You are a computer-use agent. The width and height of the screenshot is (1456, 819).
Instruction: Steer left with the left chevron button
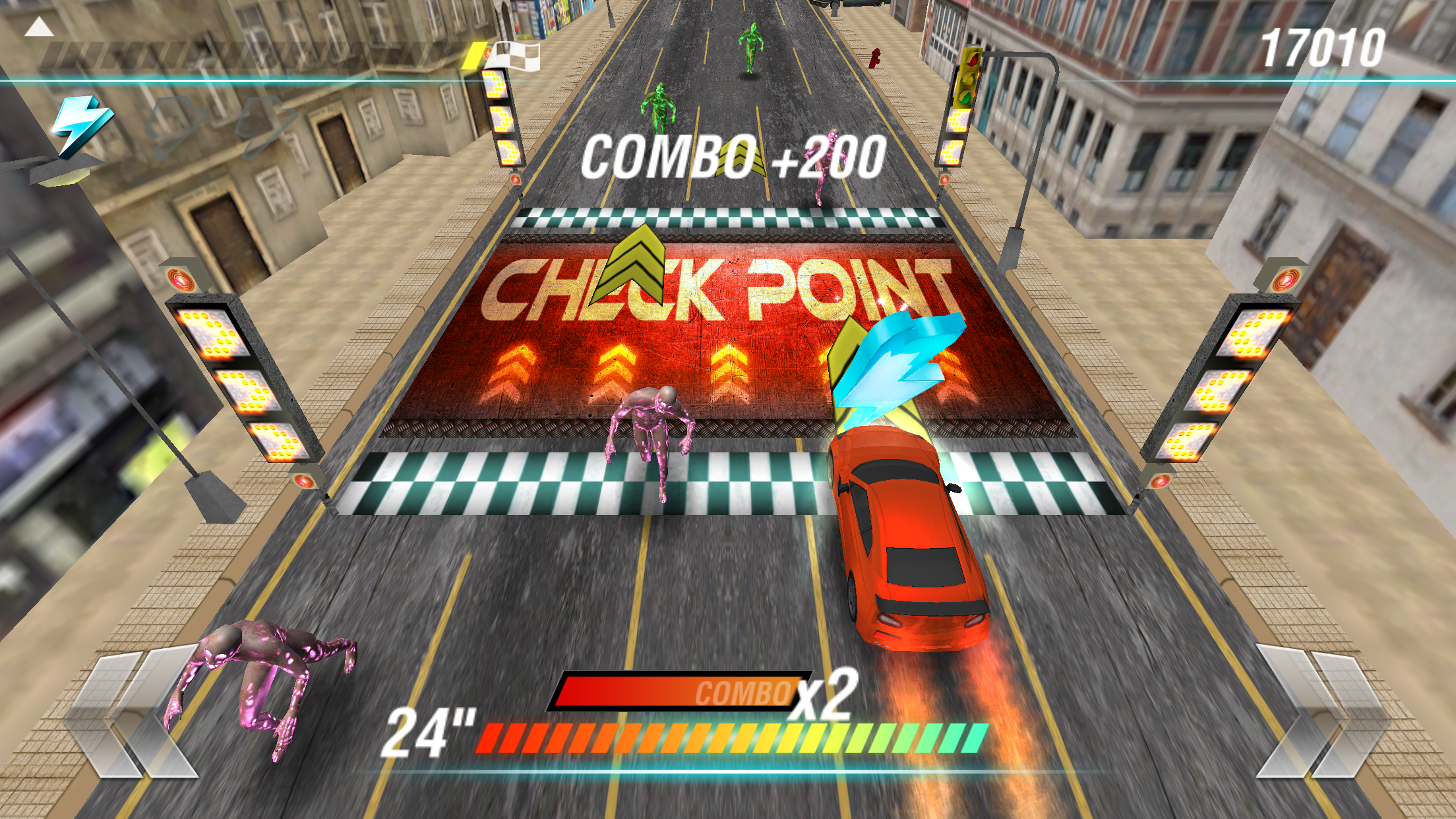132,712
